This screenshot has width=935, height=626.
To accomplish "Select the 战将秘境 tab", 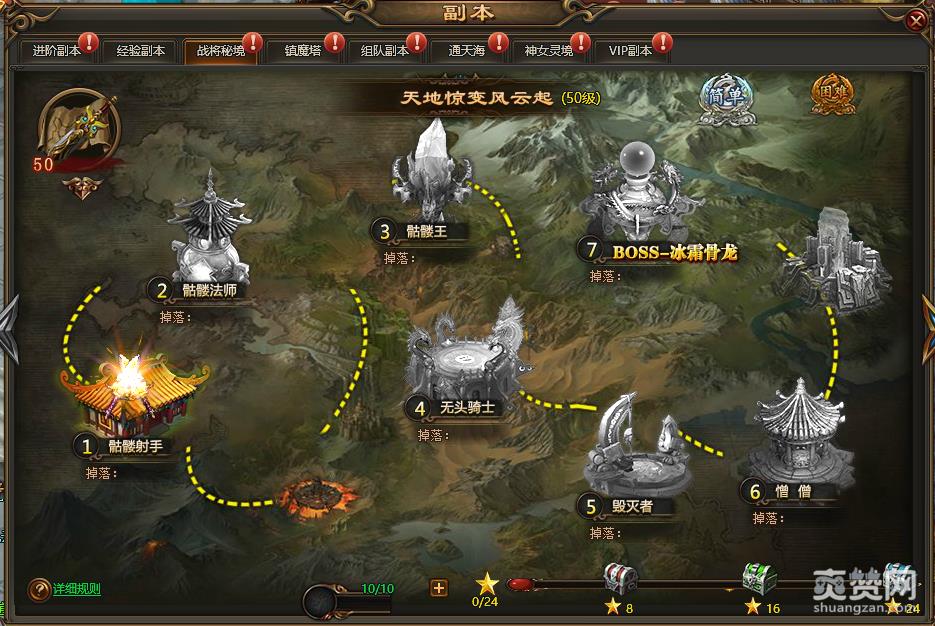I will pyautogui.click(x=220, y=50).
